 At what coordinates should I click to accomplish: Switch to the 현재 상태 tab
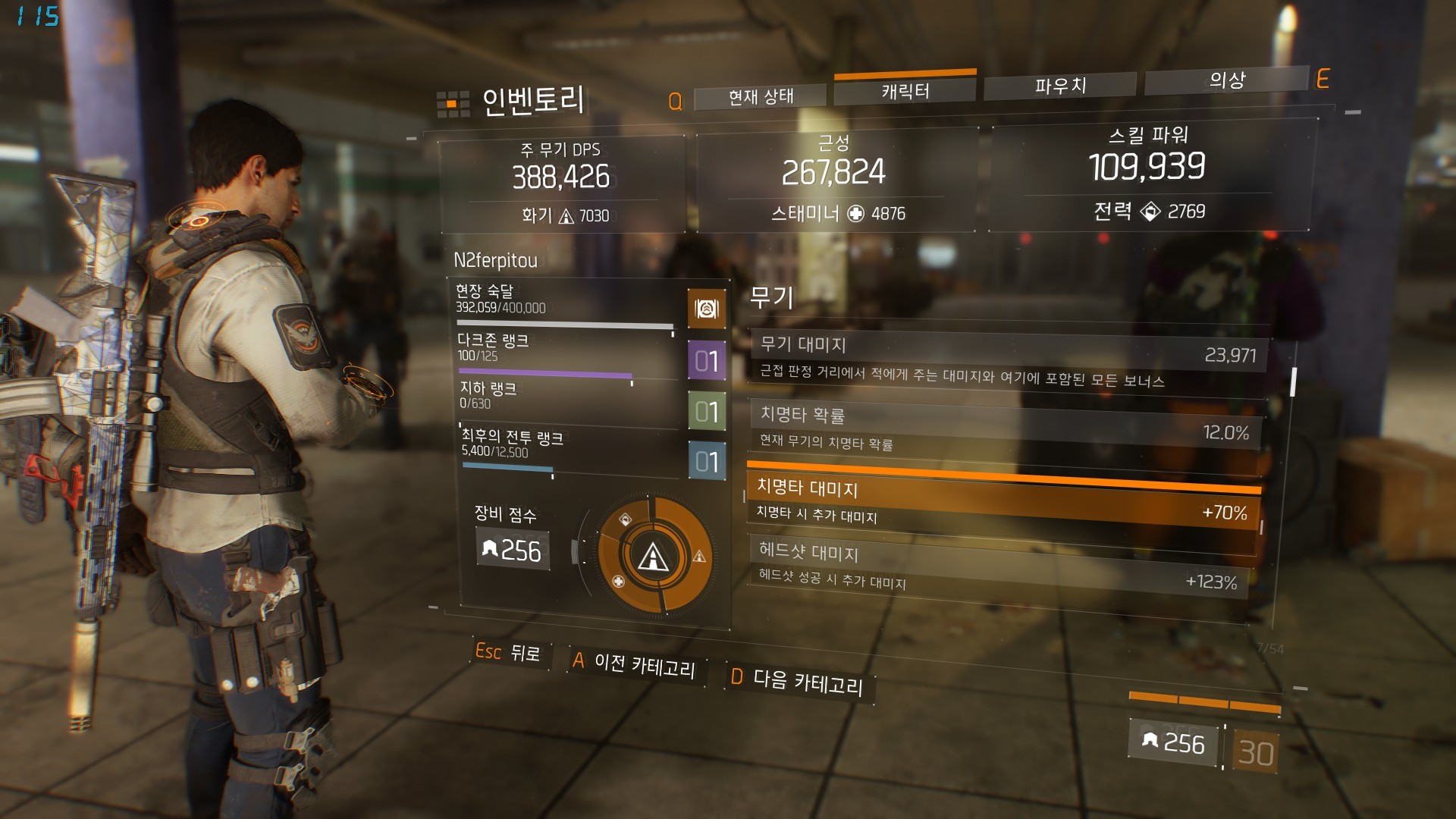[x=760, y=96]
